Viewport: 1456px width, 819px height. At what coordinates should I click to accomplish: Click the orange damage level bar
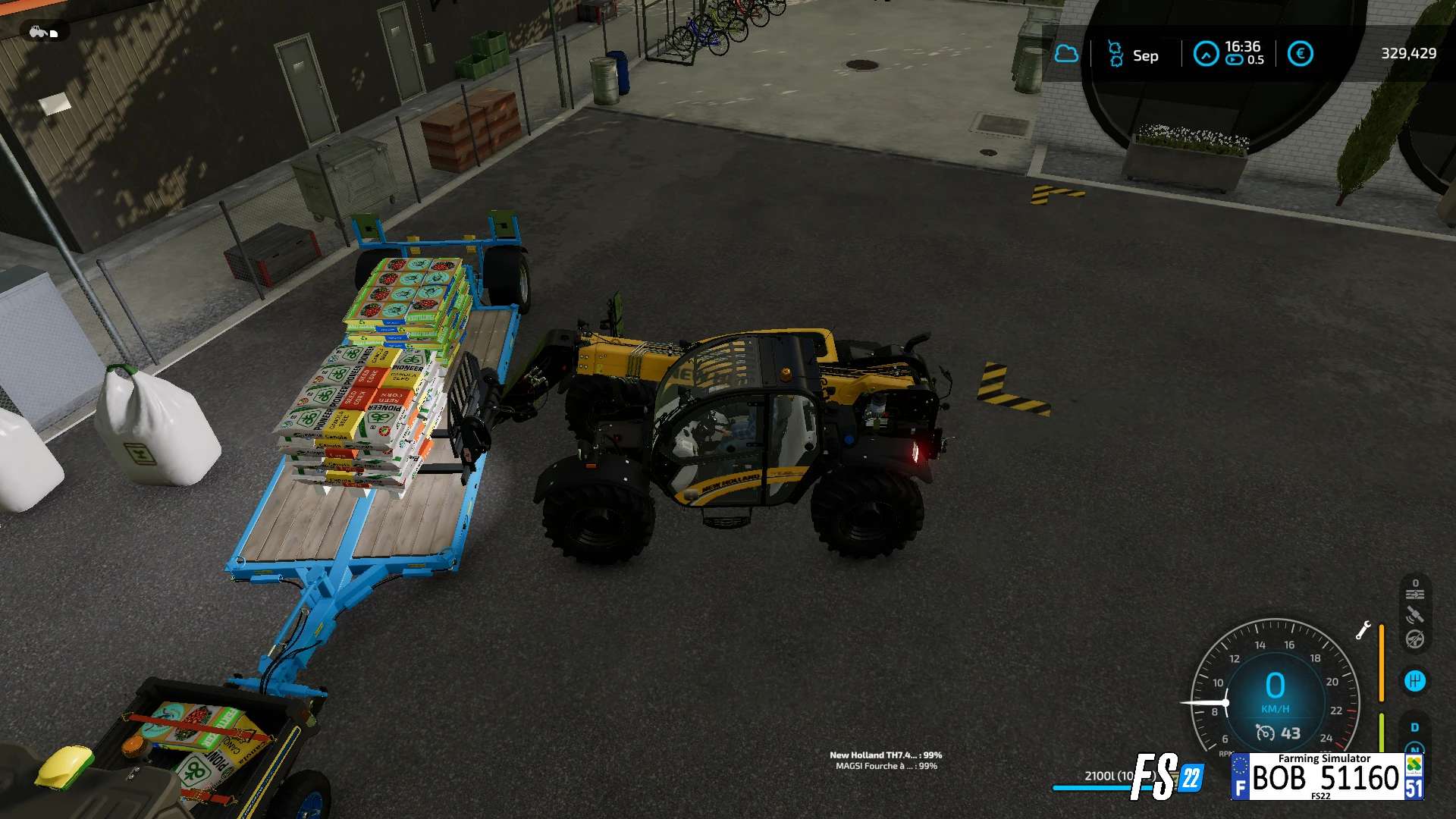1382,663
